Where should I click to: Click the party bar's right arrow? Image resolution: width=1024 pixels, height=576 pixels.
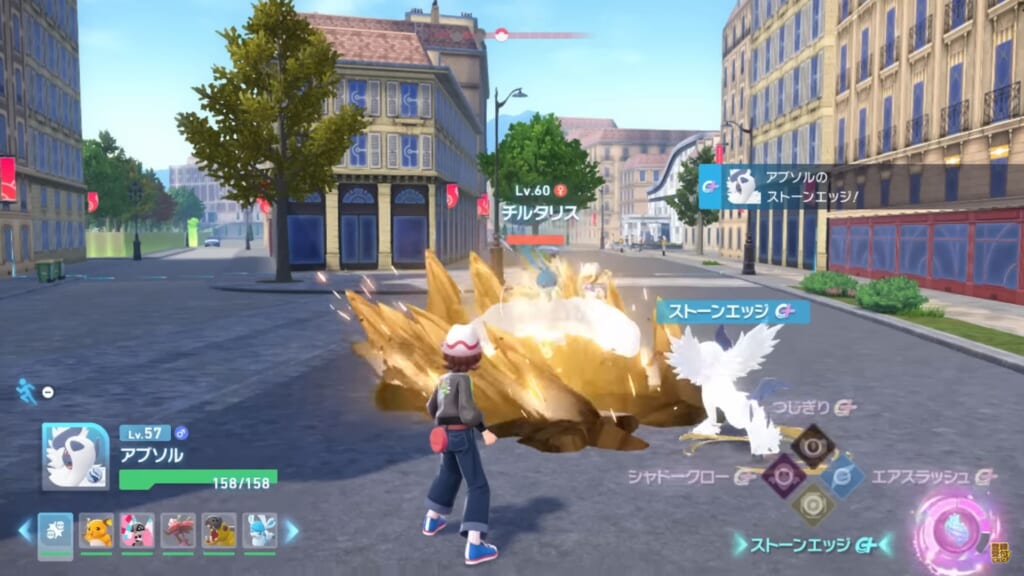(291, 530)
